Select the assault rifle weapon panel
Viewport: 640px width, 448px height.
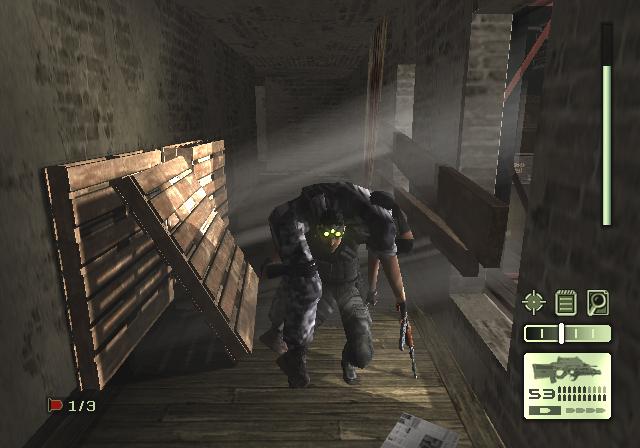(567, 385)
